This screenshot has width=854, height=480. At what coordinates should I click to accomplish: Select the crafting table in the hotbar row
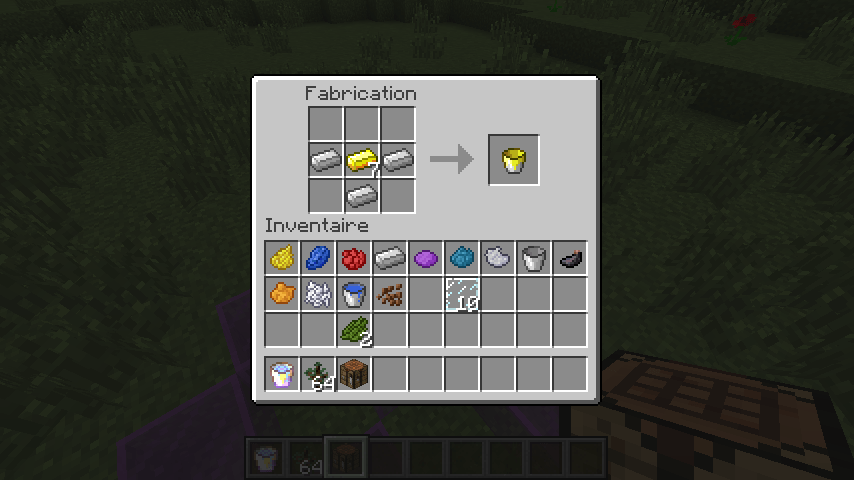354,375
